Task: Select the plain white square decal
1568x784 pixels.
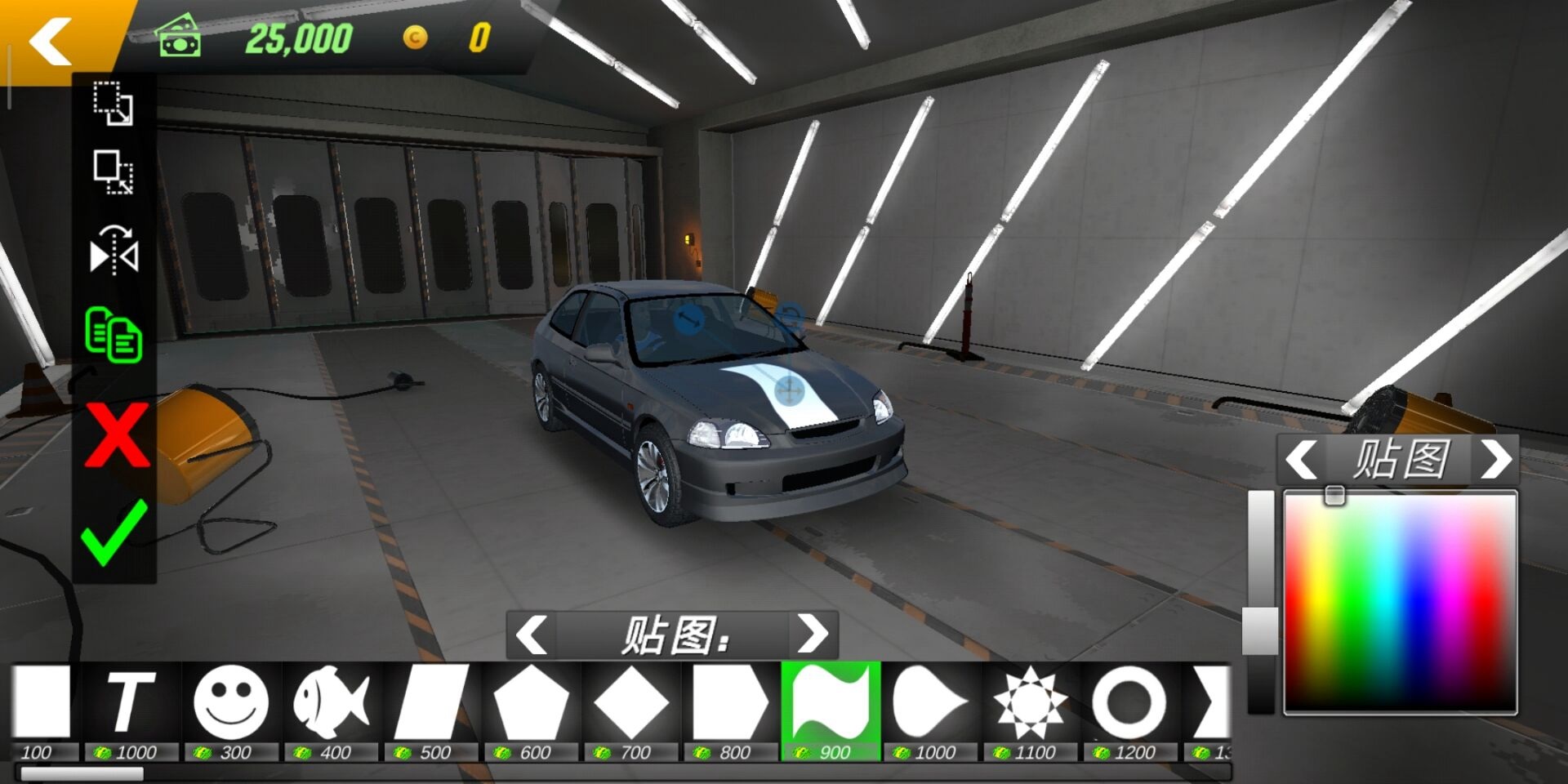Action: pos(41,702)
